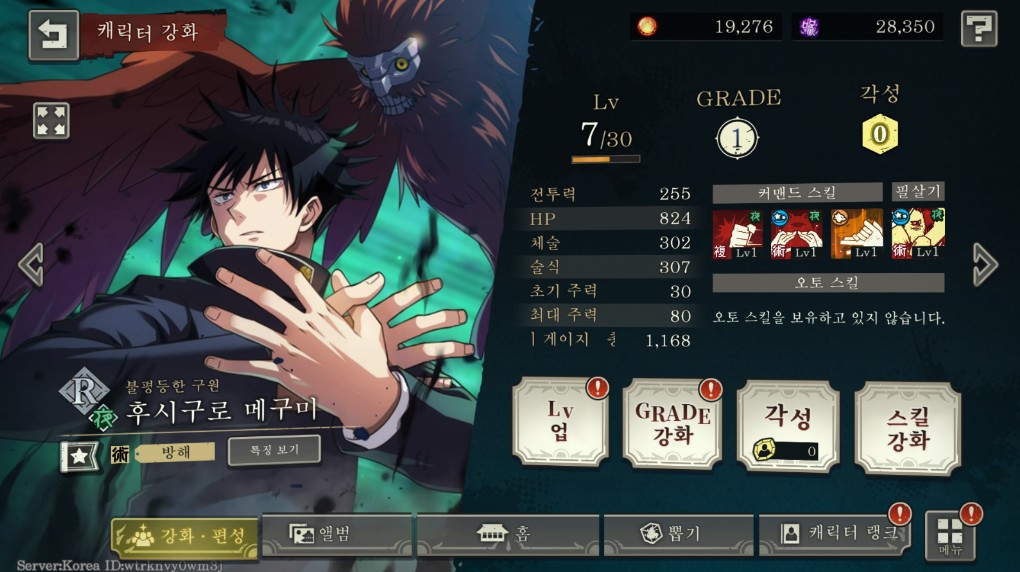Expand character art to fullscreen
Image resolution: width=1020 pixels, height=572 pixels.
50,121
